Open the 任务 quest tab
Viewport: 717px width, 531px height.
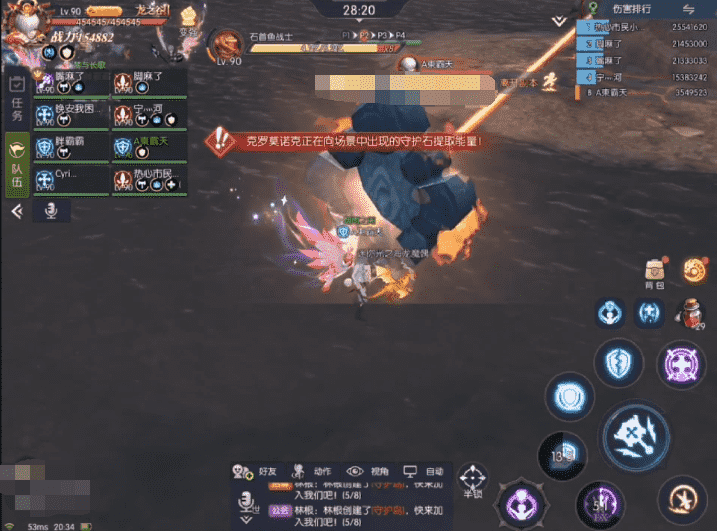click(17, 104)
